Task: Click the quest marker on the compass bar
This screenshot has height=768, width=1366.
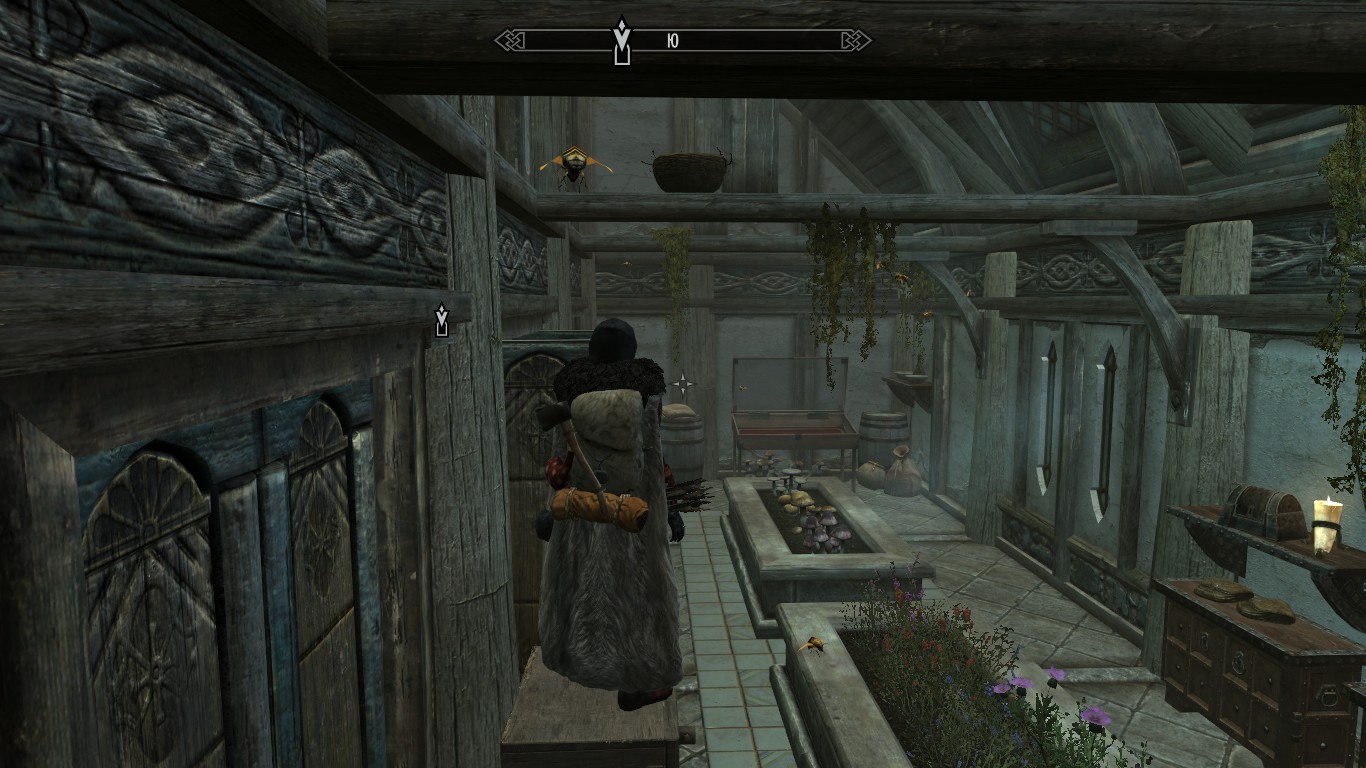Action: click(x=622, y=40)
